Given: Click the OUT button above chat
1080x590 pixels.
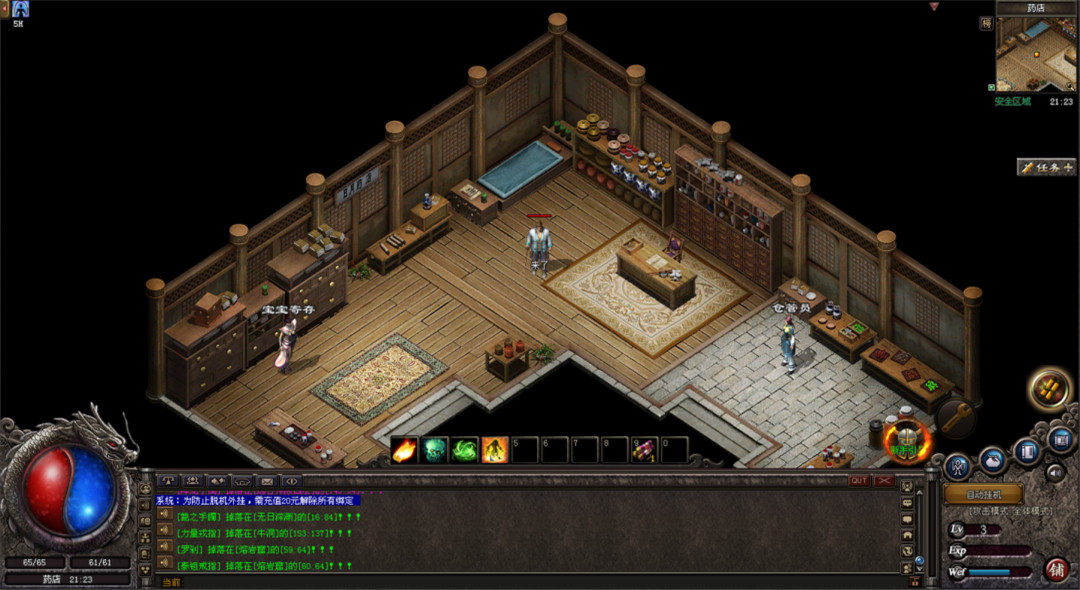Looking at the screenshot, I should [x=859, y=481].
